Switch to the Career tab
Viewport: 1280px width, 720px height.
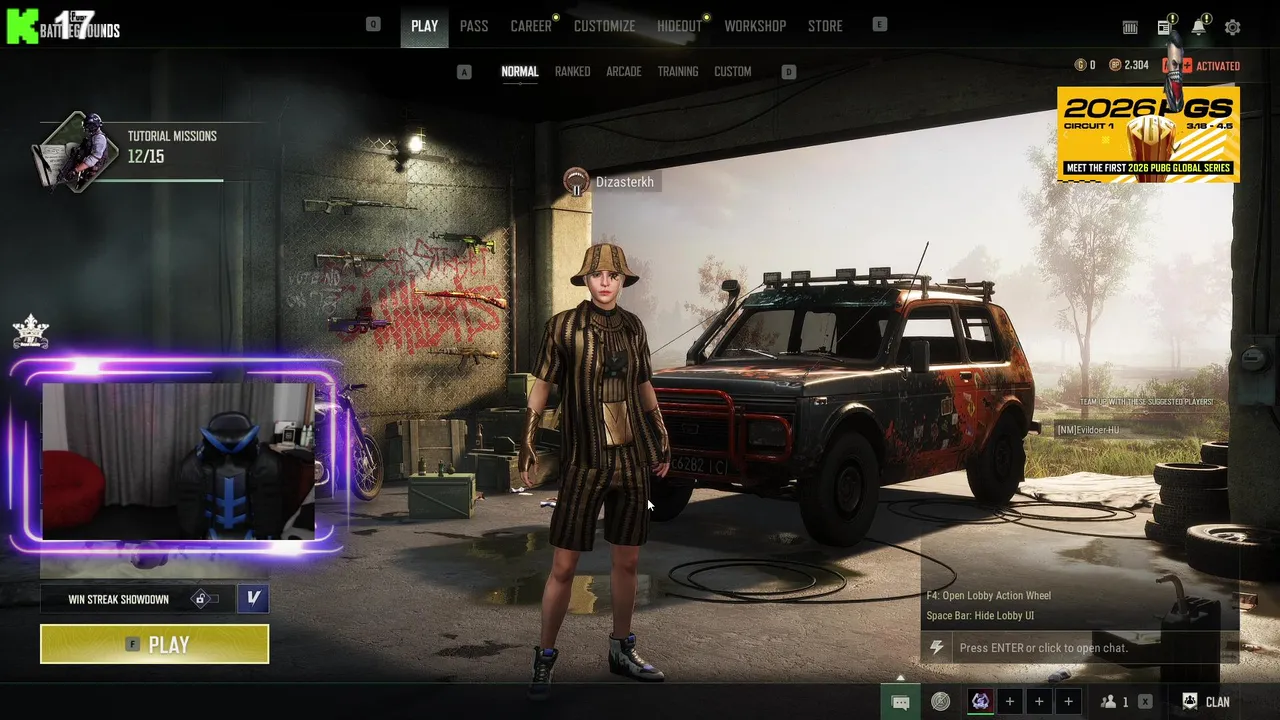531,26
